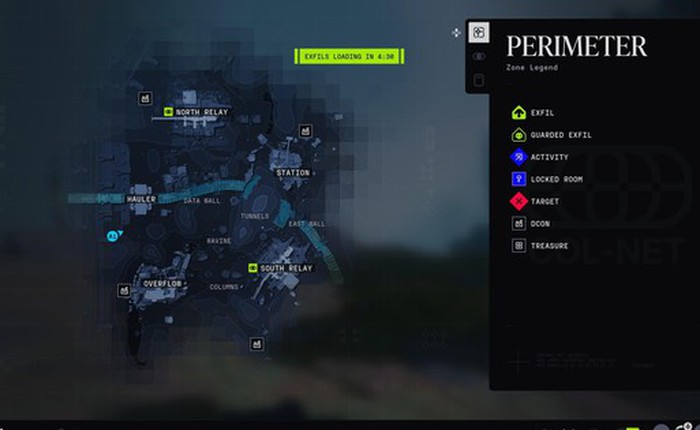This screenshot has height=430, width=700.
Task: Select the North Relay exfil marker
Action: tap(168, 112)
